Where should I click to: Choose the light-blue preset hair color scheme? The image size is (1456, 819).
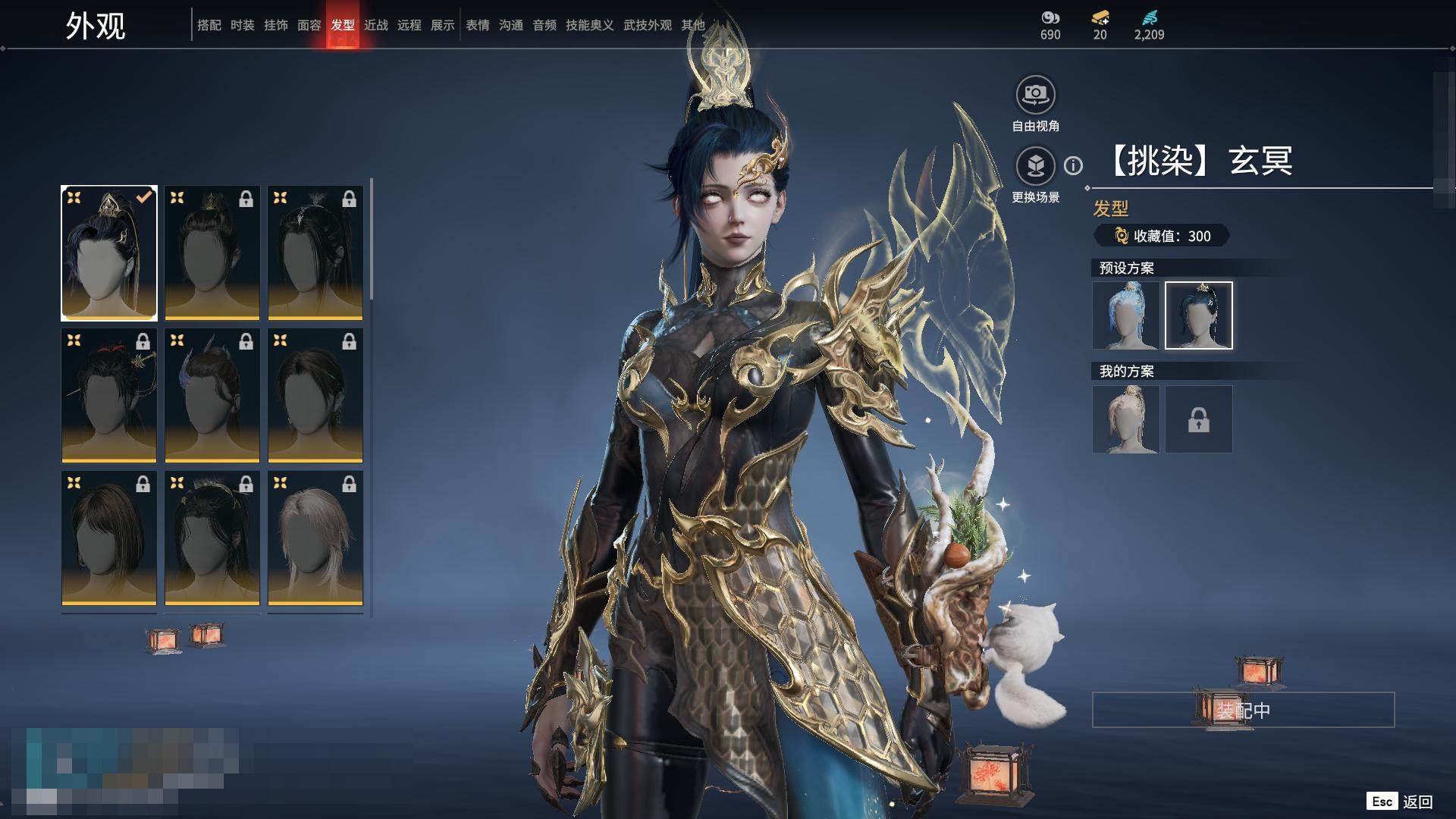[1125, 315]
